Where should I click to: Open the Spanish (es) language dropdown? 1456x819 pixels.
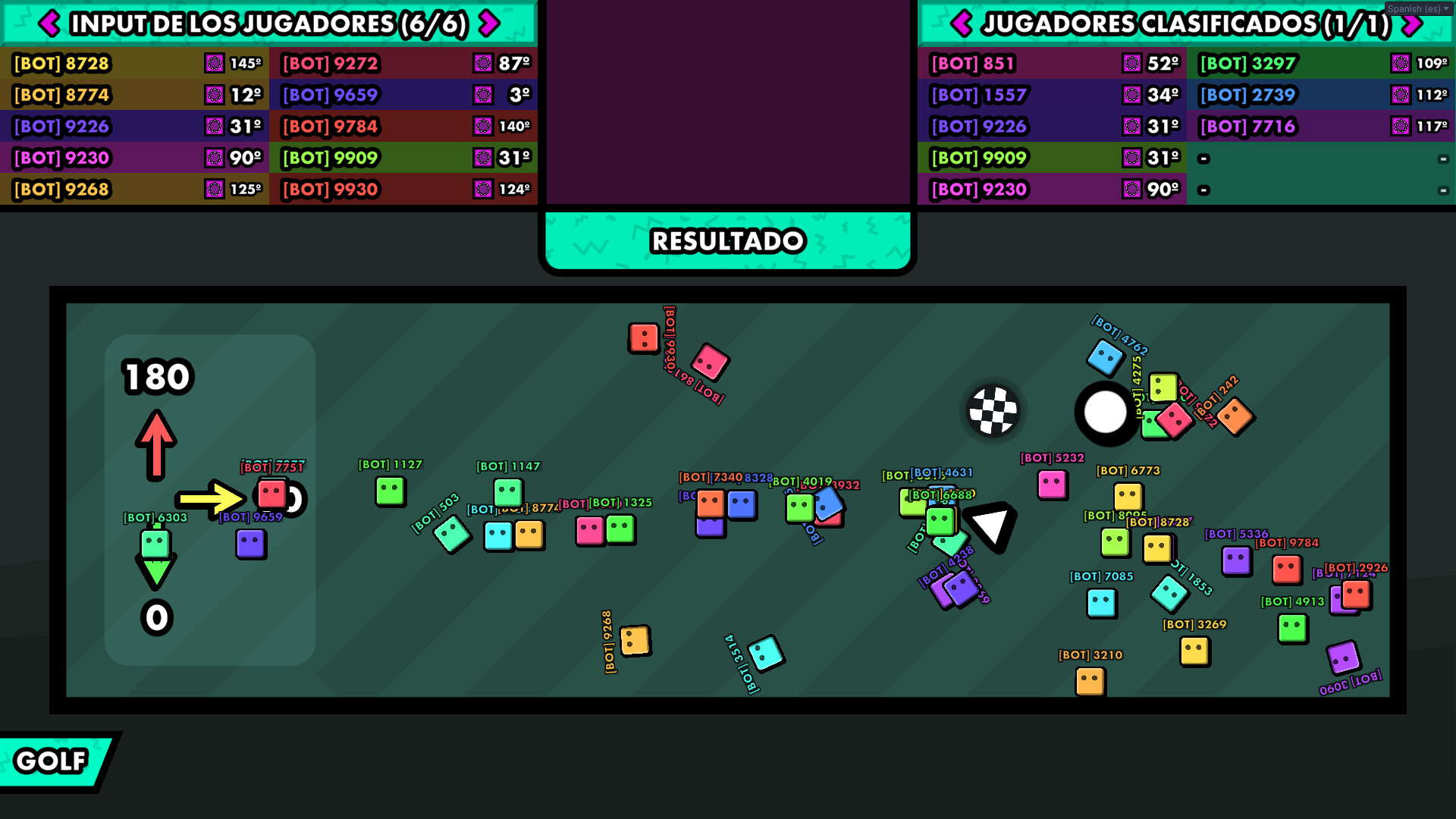pyautogui.click(x=1417, y=8)
